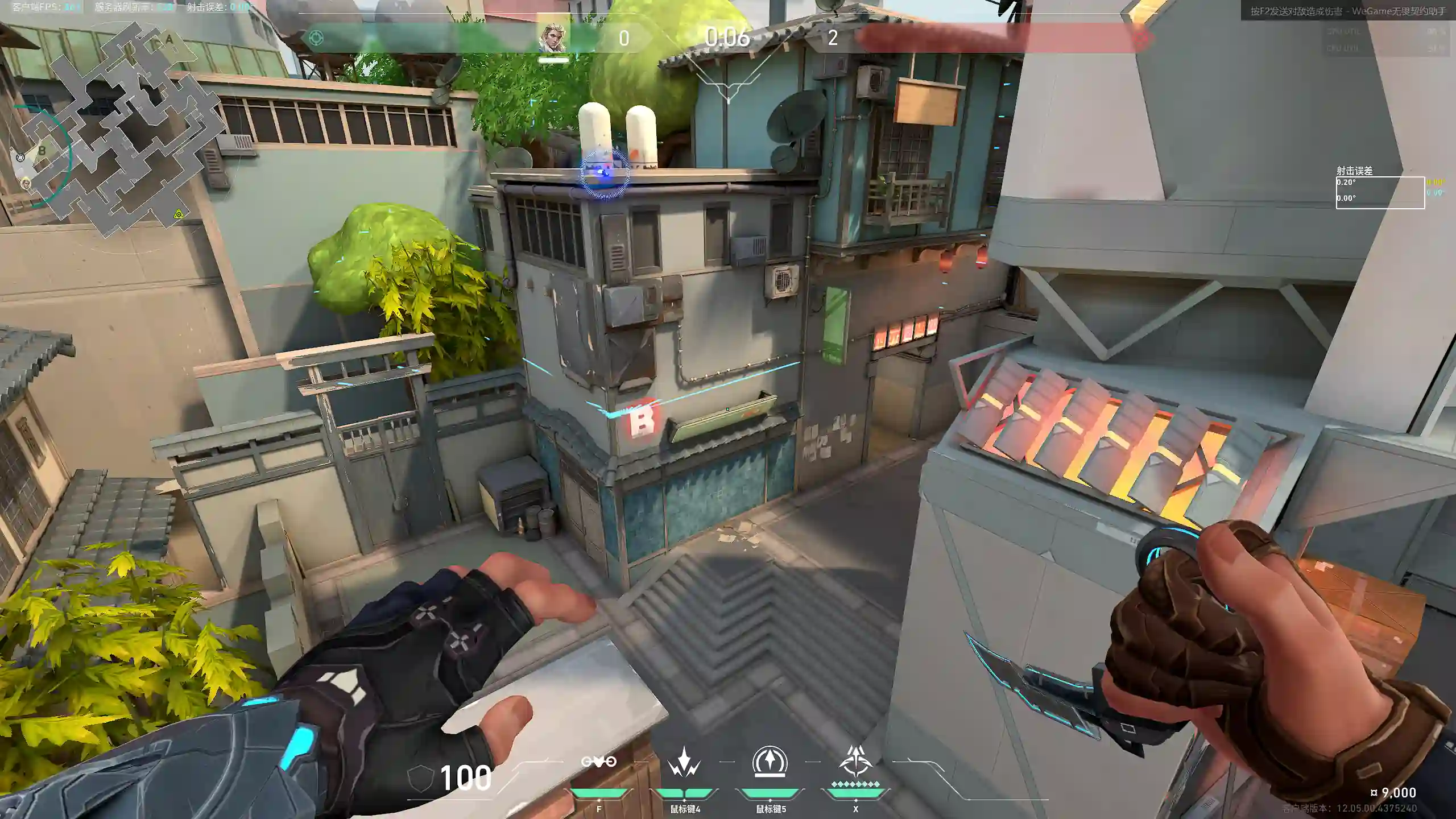This screenshot has height=819, width=1456.
Task: Activate Sova's Owl Drone ability
Action: (x=598, y=762)
